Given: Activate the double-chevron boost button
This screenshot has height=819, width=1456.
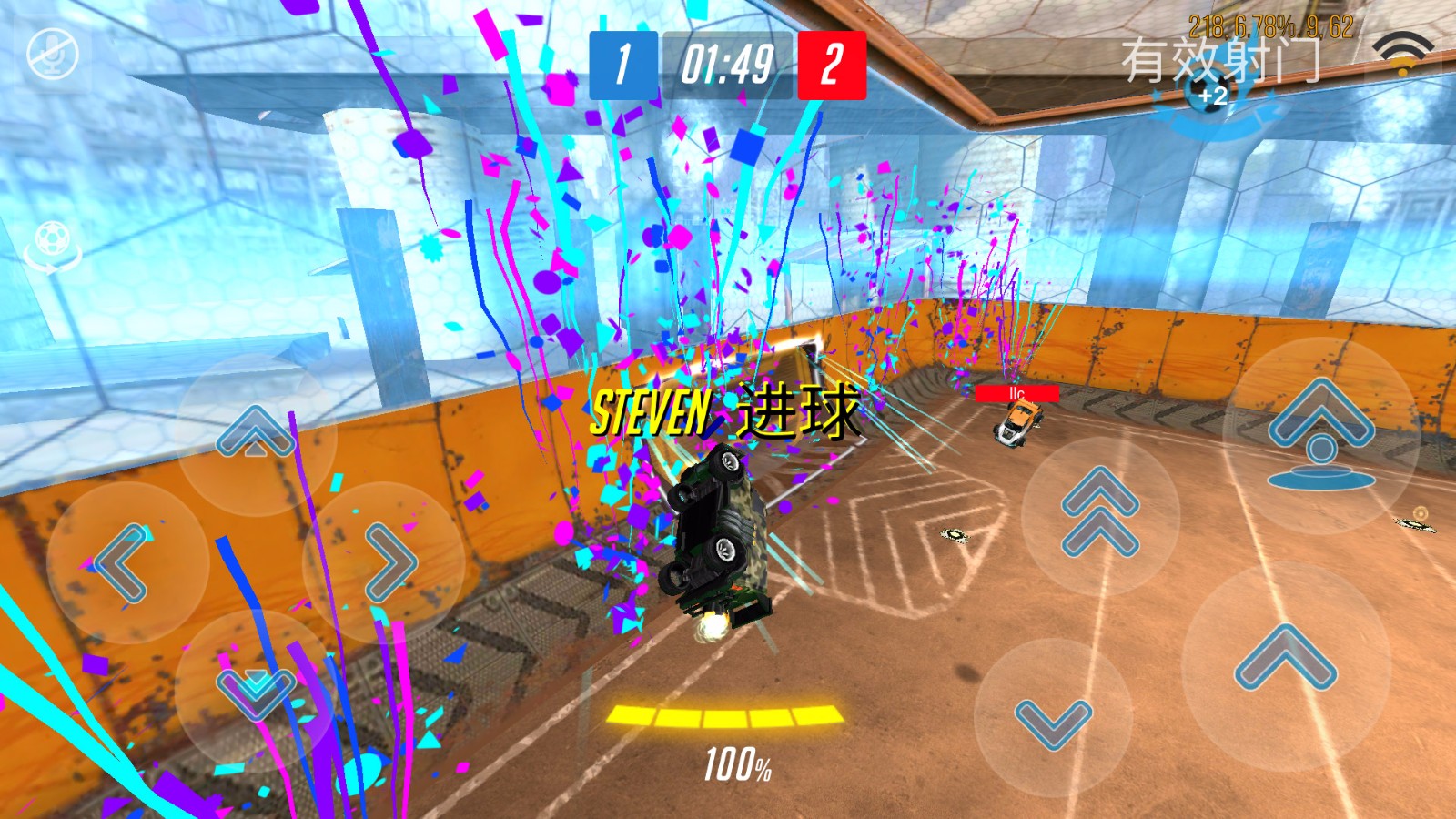Looking at the screenshot, I should pyautogui.click(x=1100, y=512).
